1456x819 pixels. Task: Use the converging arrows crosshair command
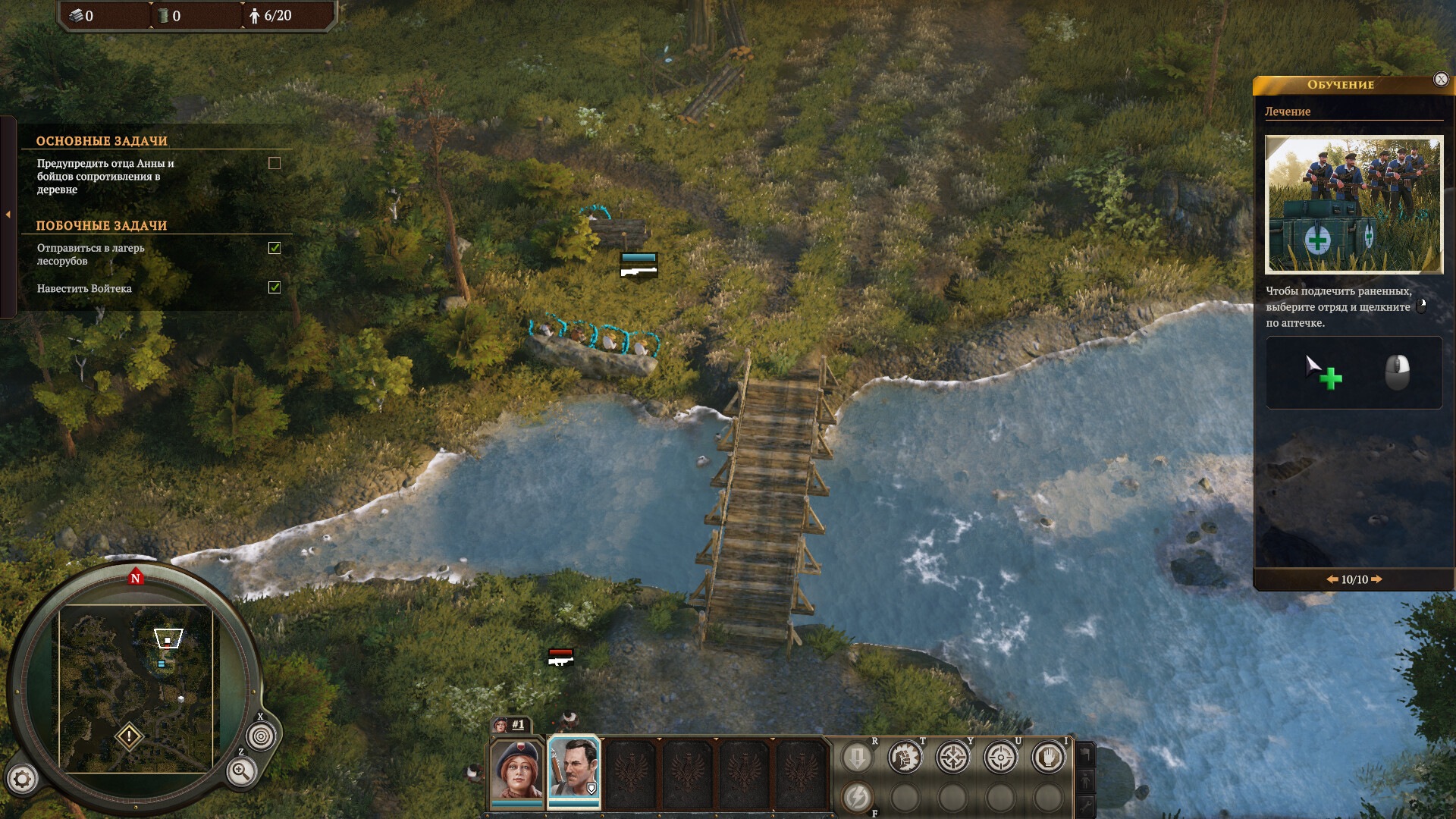953,757
